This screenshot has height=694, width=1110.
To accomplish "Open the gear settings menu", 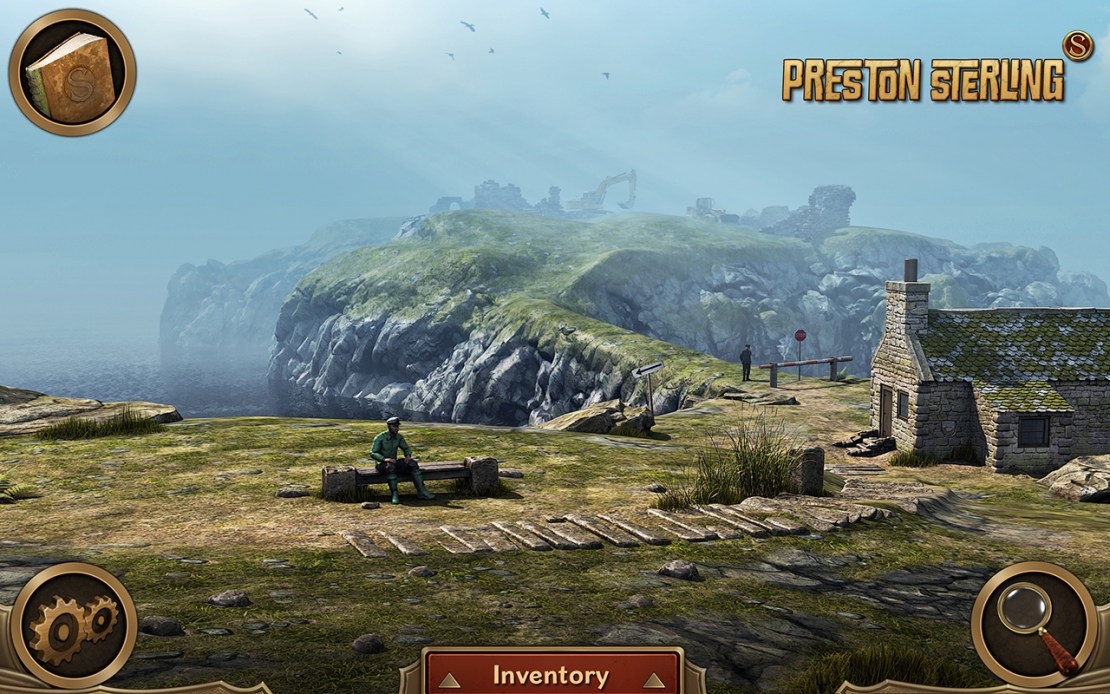I will 73,625.
